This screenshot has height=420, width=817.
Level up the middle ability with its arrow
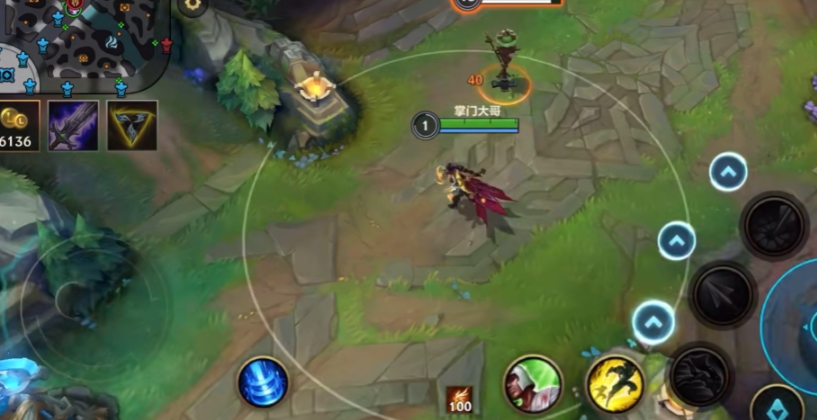tap(677, 241)
